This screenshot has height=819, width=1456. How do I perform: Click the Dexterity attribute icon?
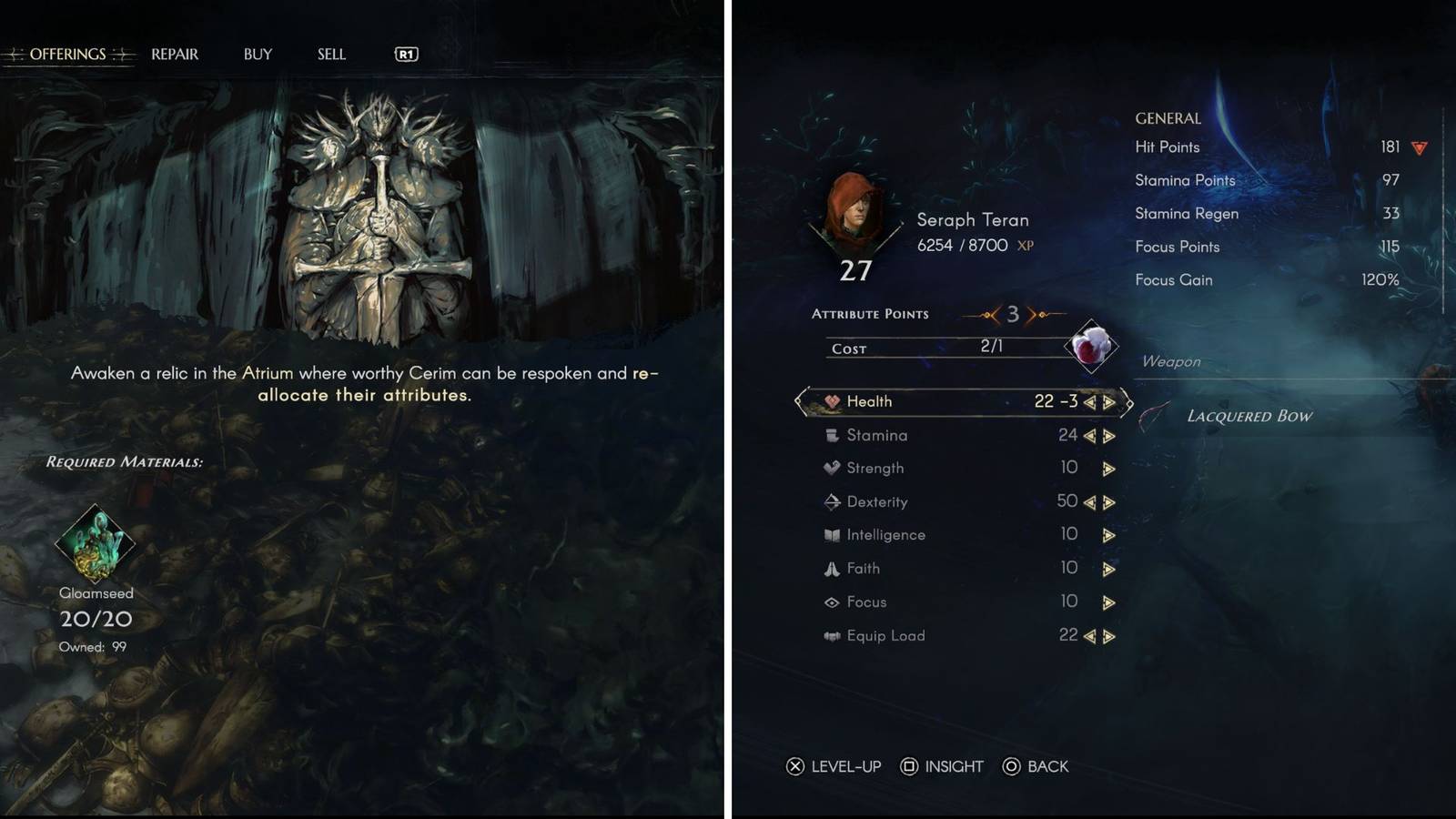click(830, 501)
